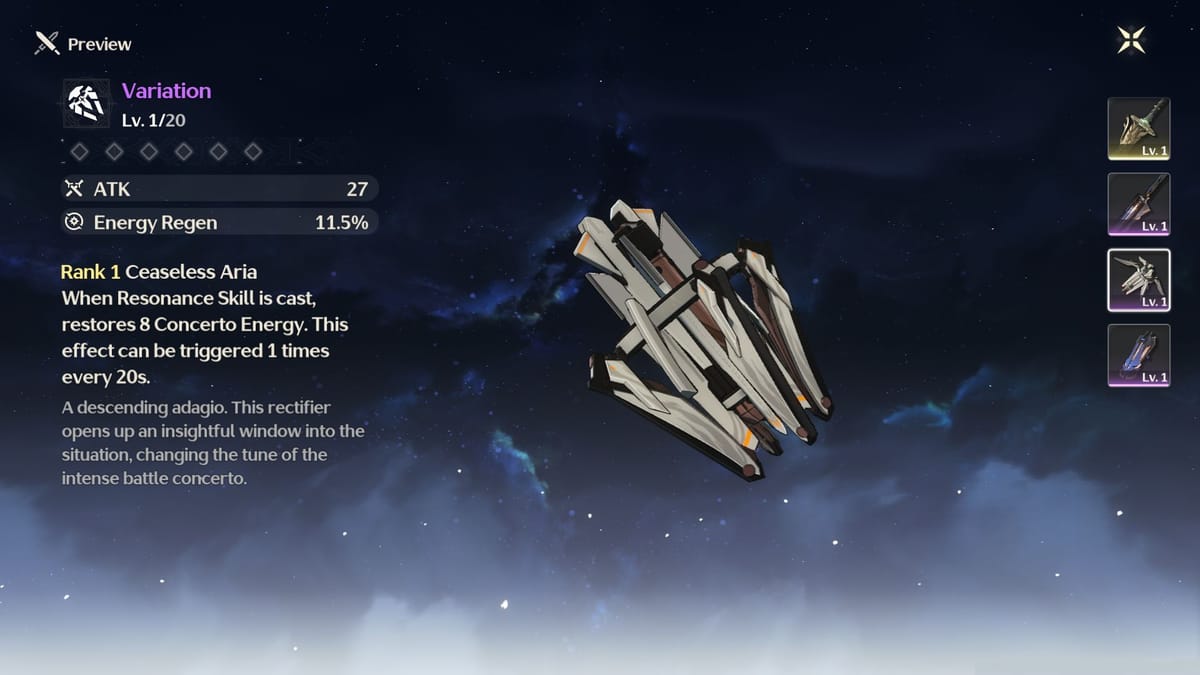The height and width of the screenshot is (675, 1200).
Task: Pick the blue gauntlet weapon thumbnail
Action: (x=1139, y=356)
